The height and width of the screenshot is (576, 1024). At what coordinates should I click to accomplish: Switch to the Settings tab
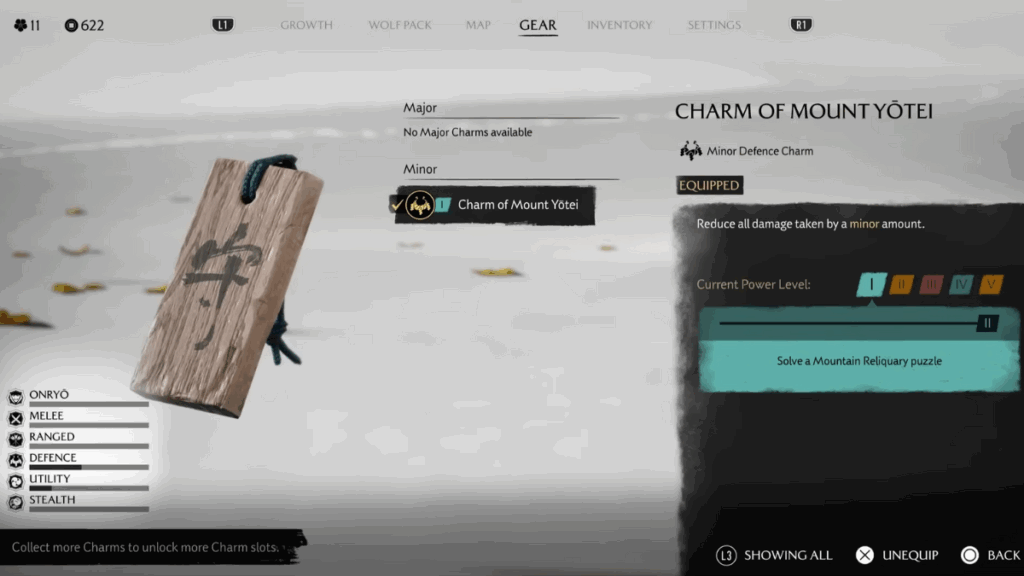tap(714, 25)
